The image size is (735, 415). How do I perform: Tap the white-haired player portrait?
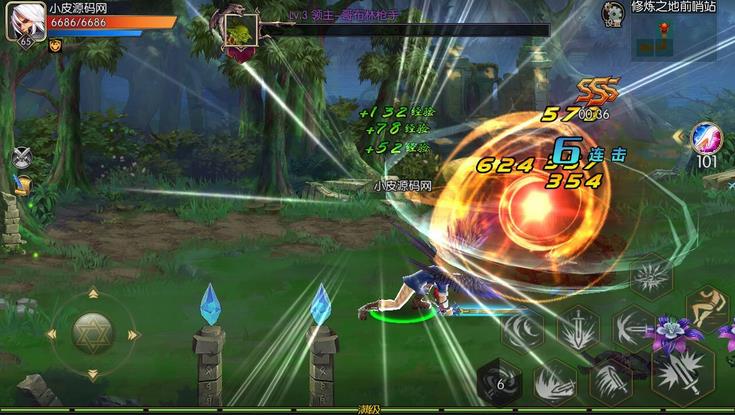[x=25, y=21]
